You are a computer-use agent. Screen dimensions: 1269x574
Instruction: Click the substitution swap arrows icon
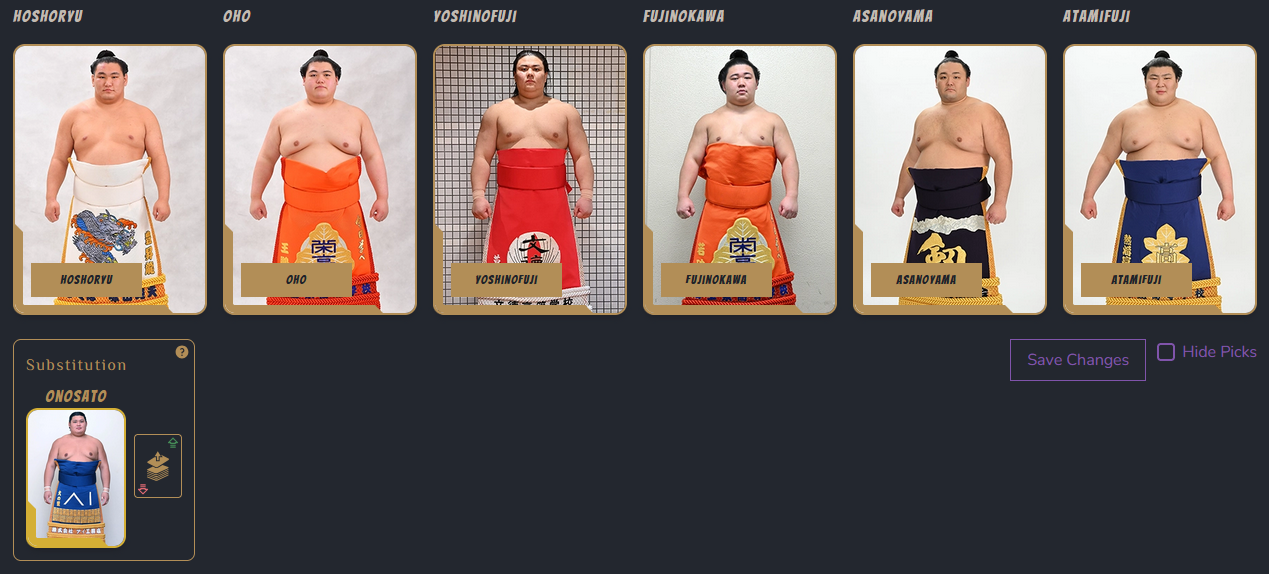pyautogui.click(x=158, y=466)
